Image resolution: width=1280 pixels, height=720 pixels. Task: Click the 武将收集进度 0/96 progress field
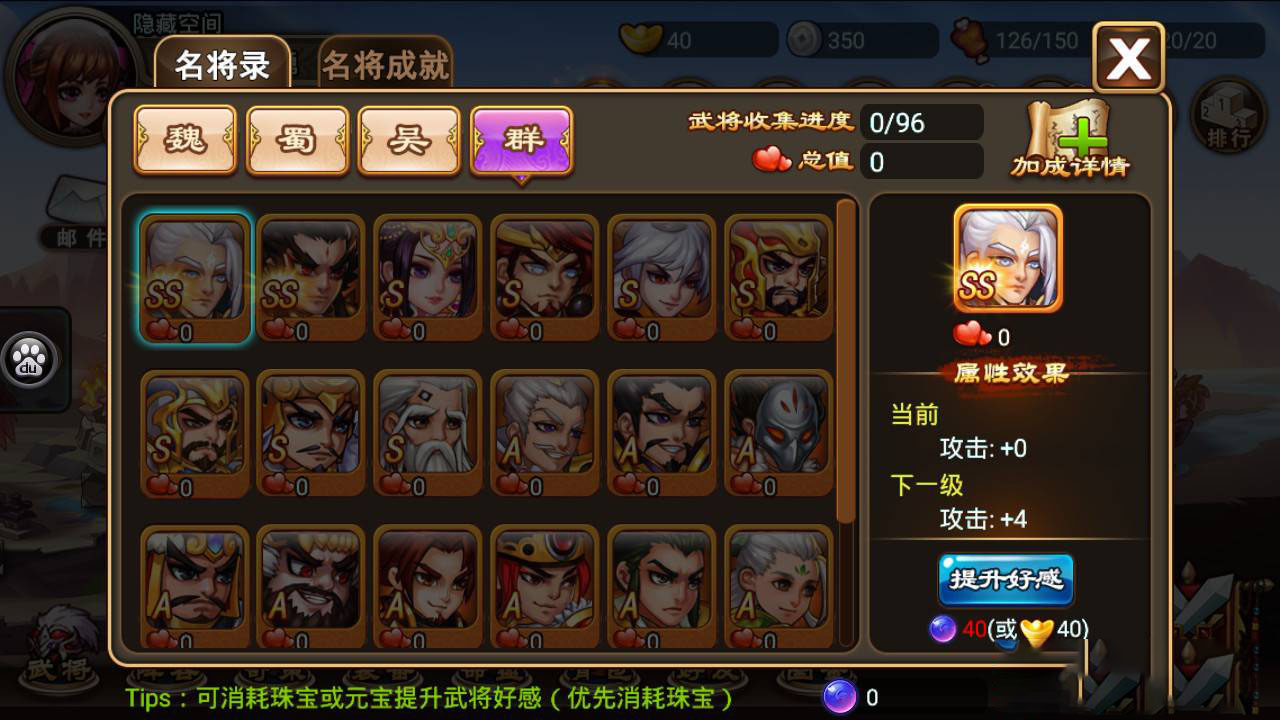point(920,122)
